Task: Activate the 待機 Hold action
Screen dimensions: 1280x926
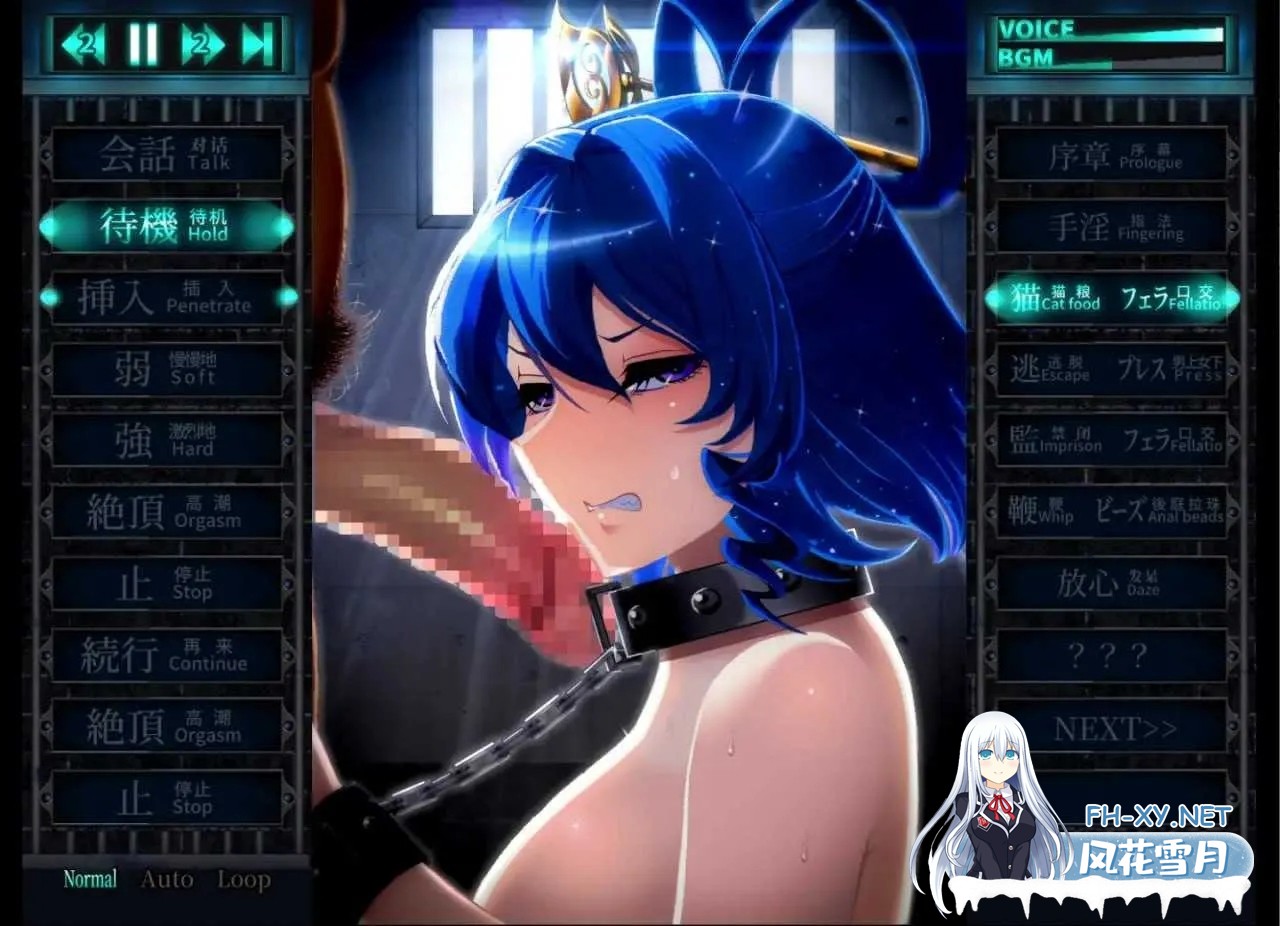Action: pyautogui.click(x=166, y=227)
